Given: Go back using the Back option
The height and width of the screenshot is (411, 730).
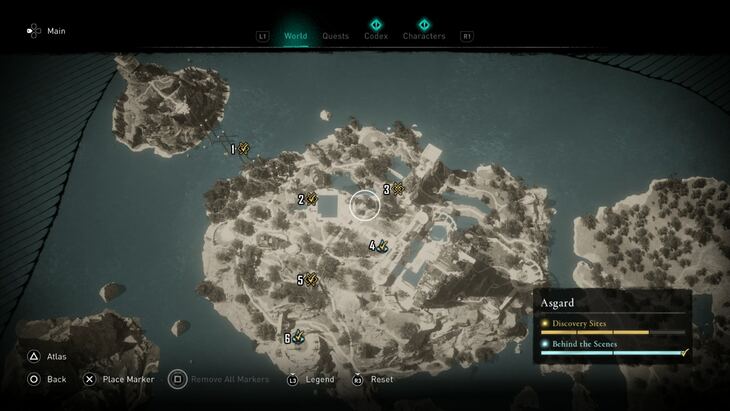Looking at the screenshot, I should click(56, 379).
